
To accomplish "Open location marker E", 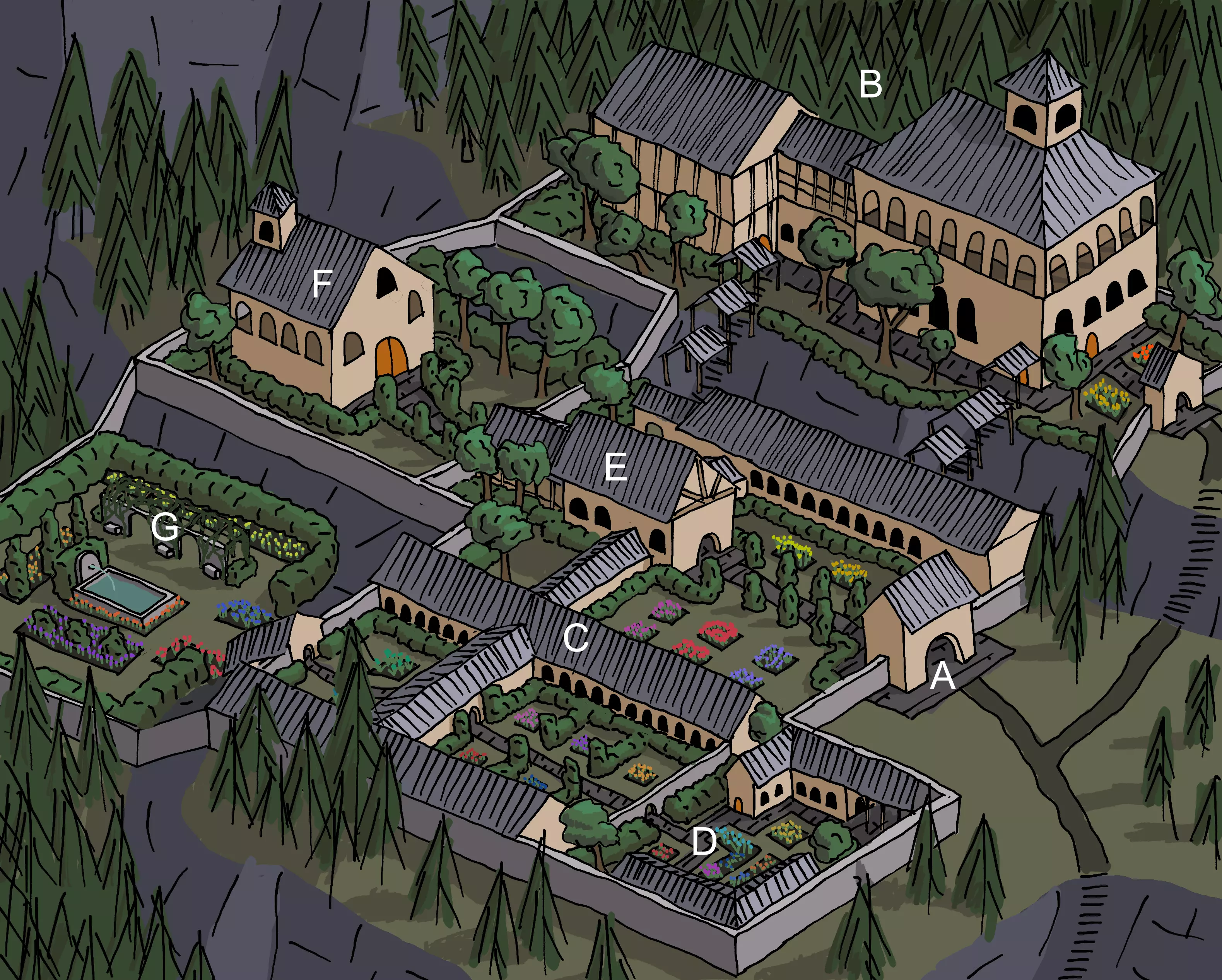I will click(616, 468).
